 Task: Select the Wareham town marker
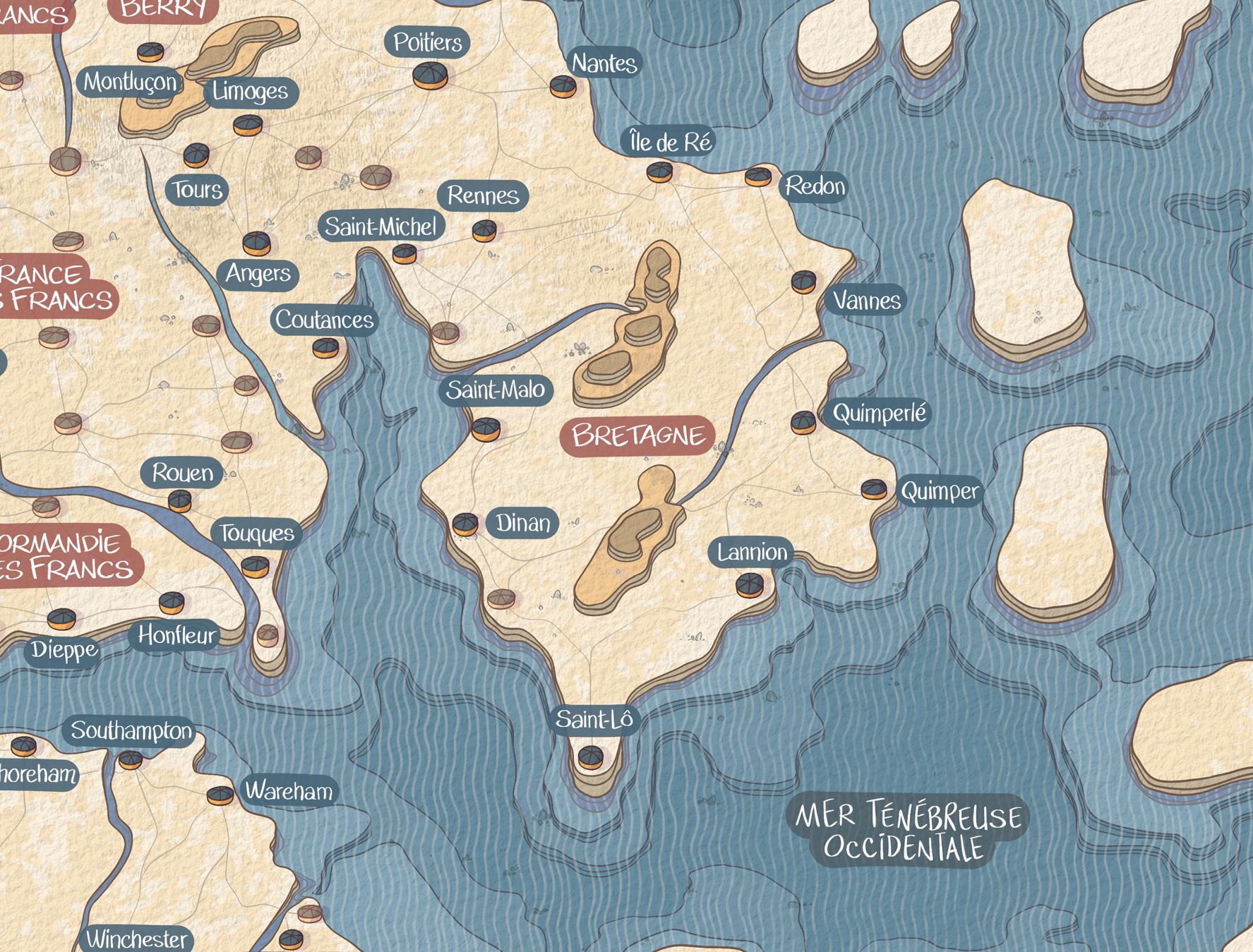point(220,795)
